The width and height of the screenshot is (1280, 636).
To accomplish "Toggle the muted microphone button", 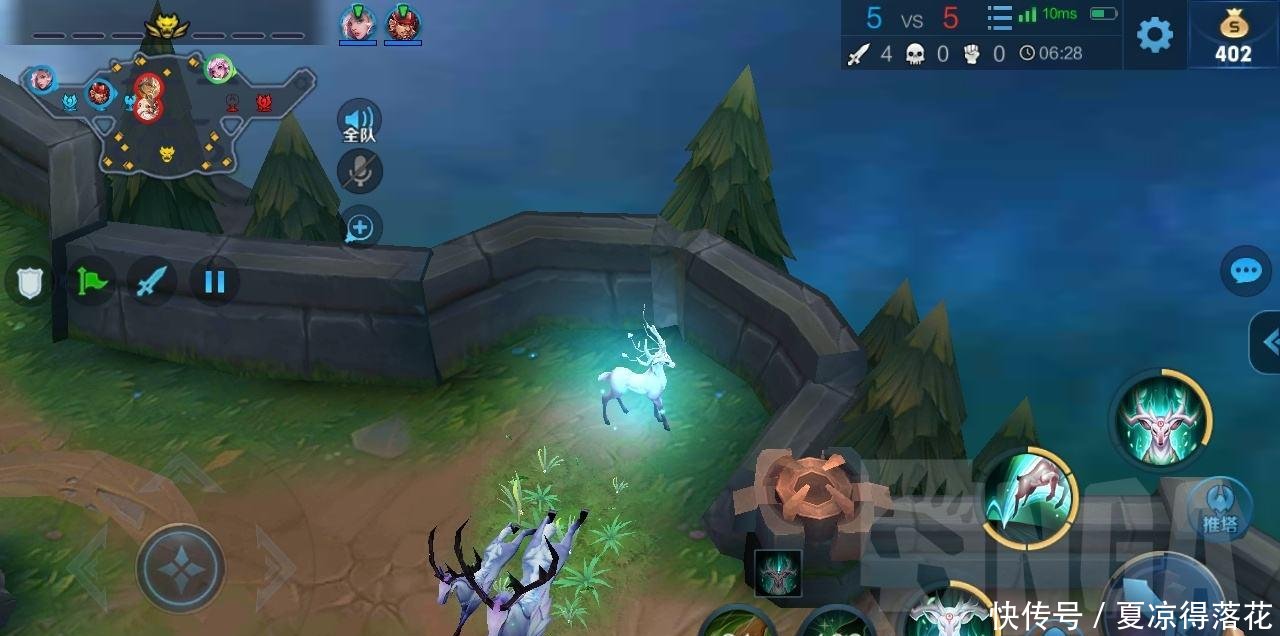I will [x=360, y=172].
